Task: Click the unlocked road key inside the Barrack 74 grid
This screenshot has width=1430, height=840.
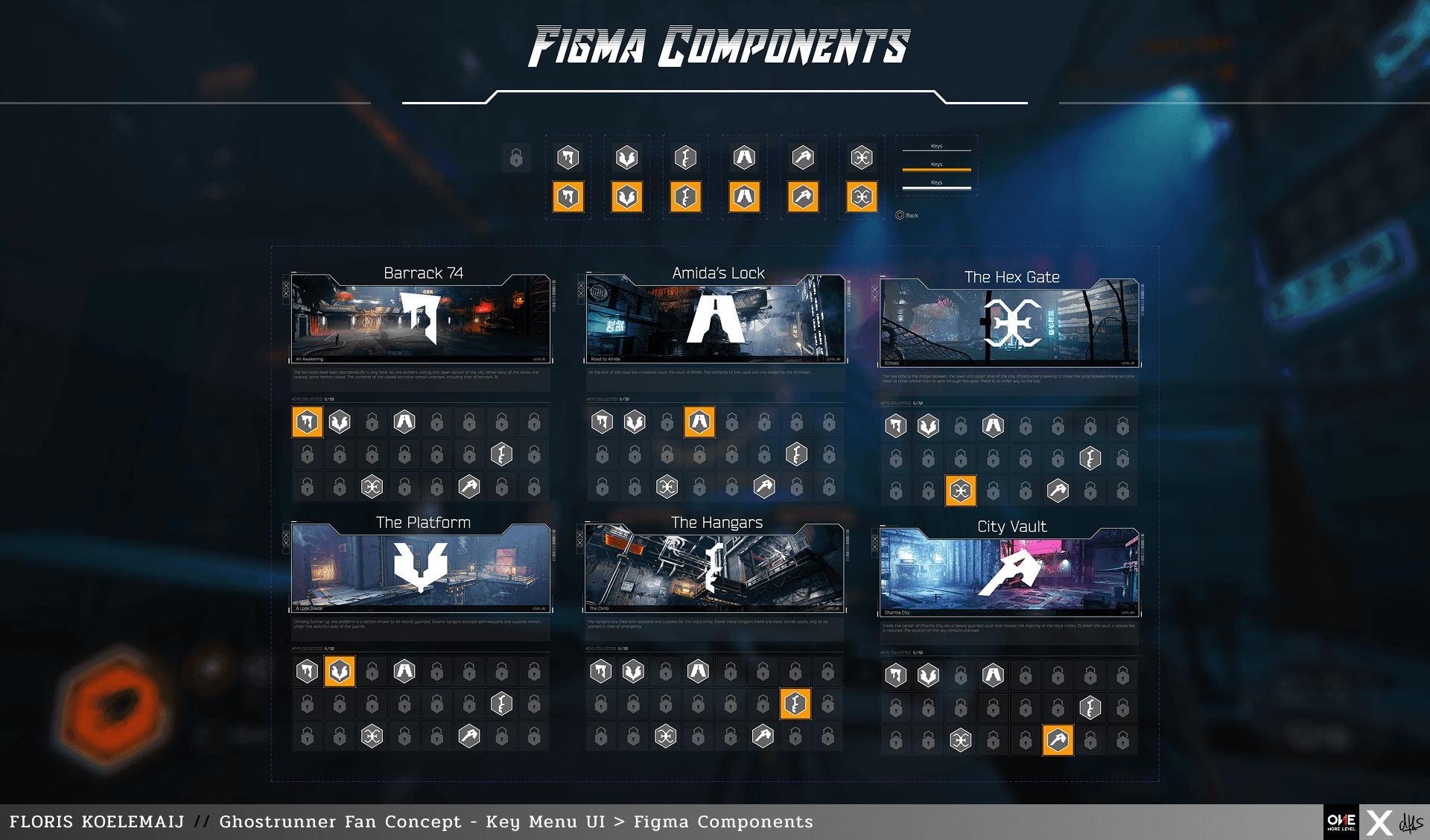Action: (404, 421)
